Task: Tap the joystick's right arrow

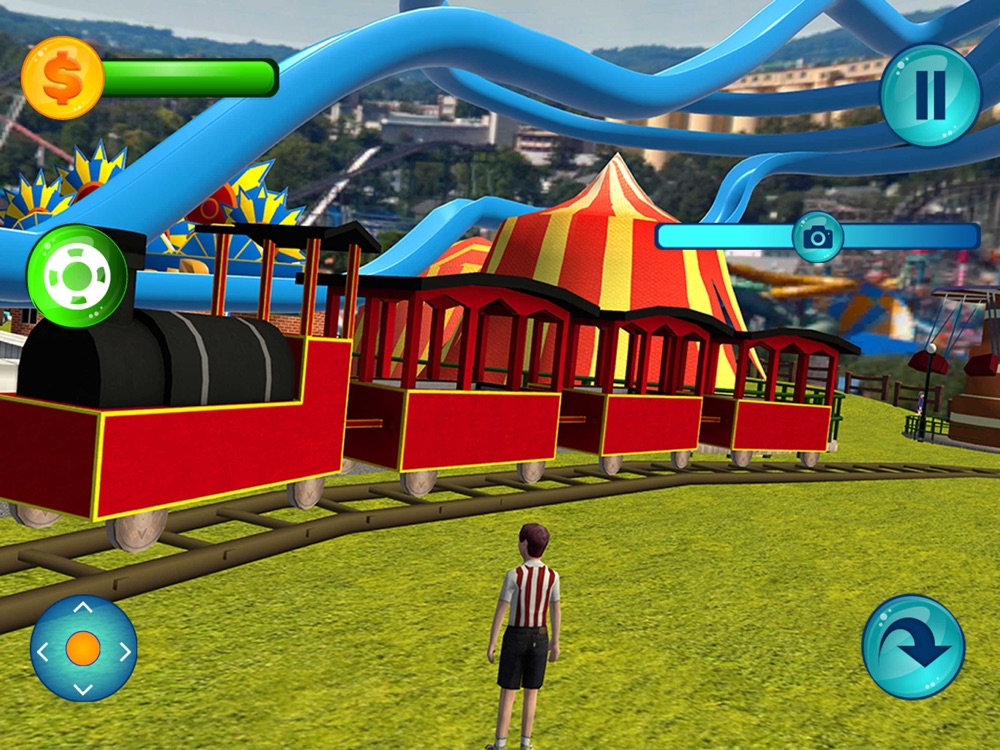Action: (124, 651)
